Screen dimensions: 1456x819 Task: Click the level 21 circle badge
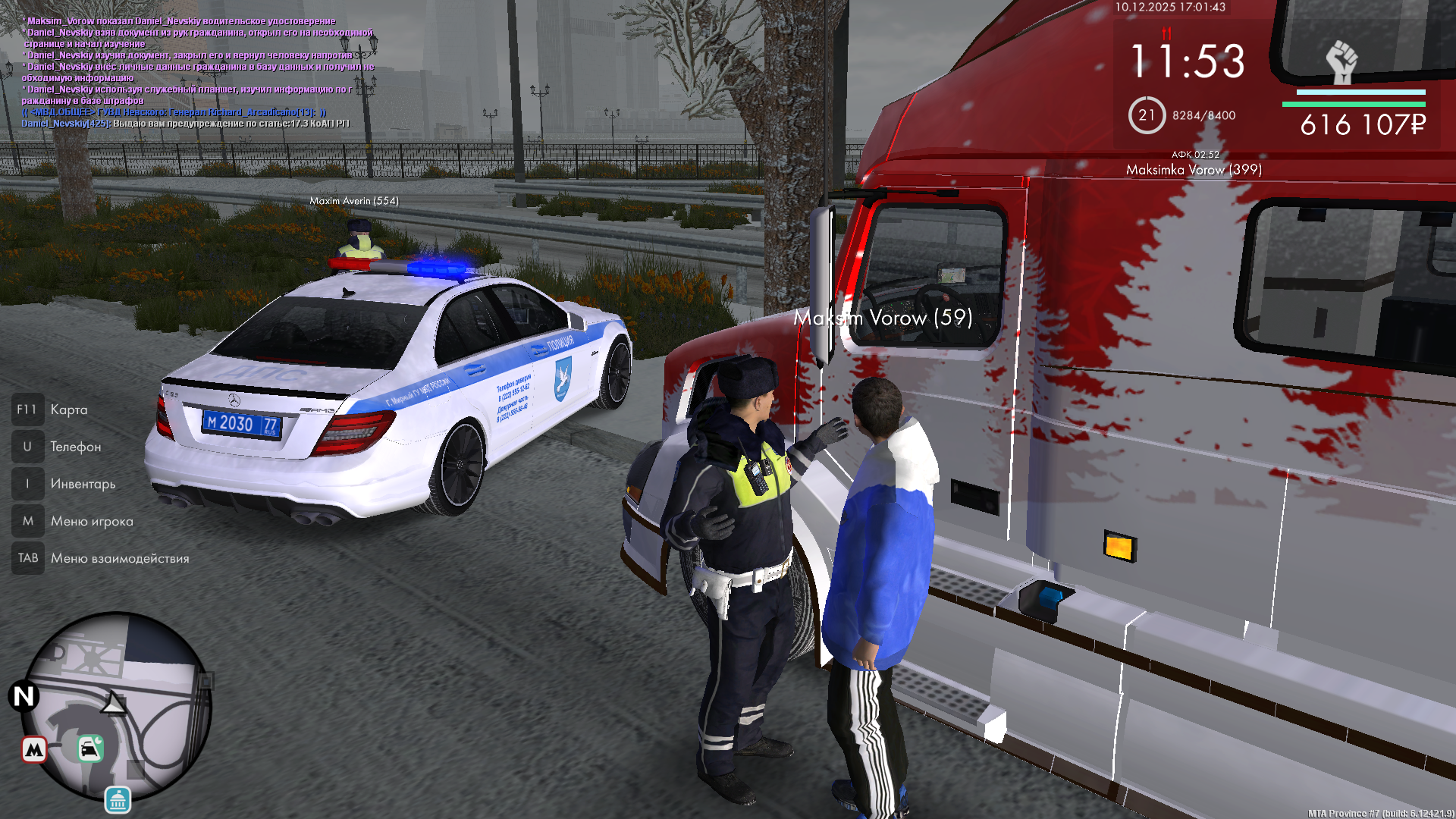click(1146, 115)
